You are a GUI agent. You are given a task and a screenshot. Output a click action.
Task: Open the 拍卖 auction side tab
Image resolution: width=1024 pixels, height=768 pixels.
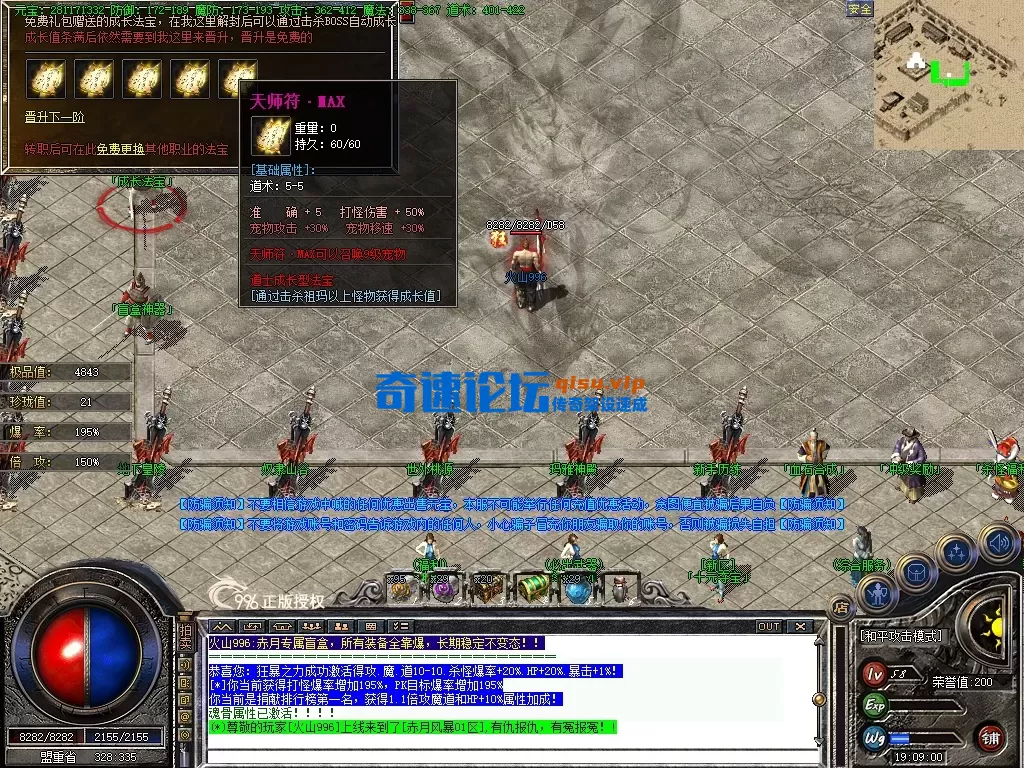click(186, 637)
